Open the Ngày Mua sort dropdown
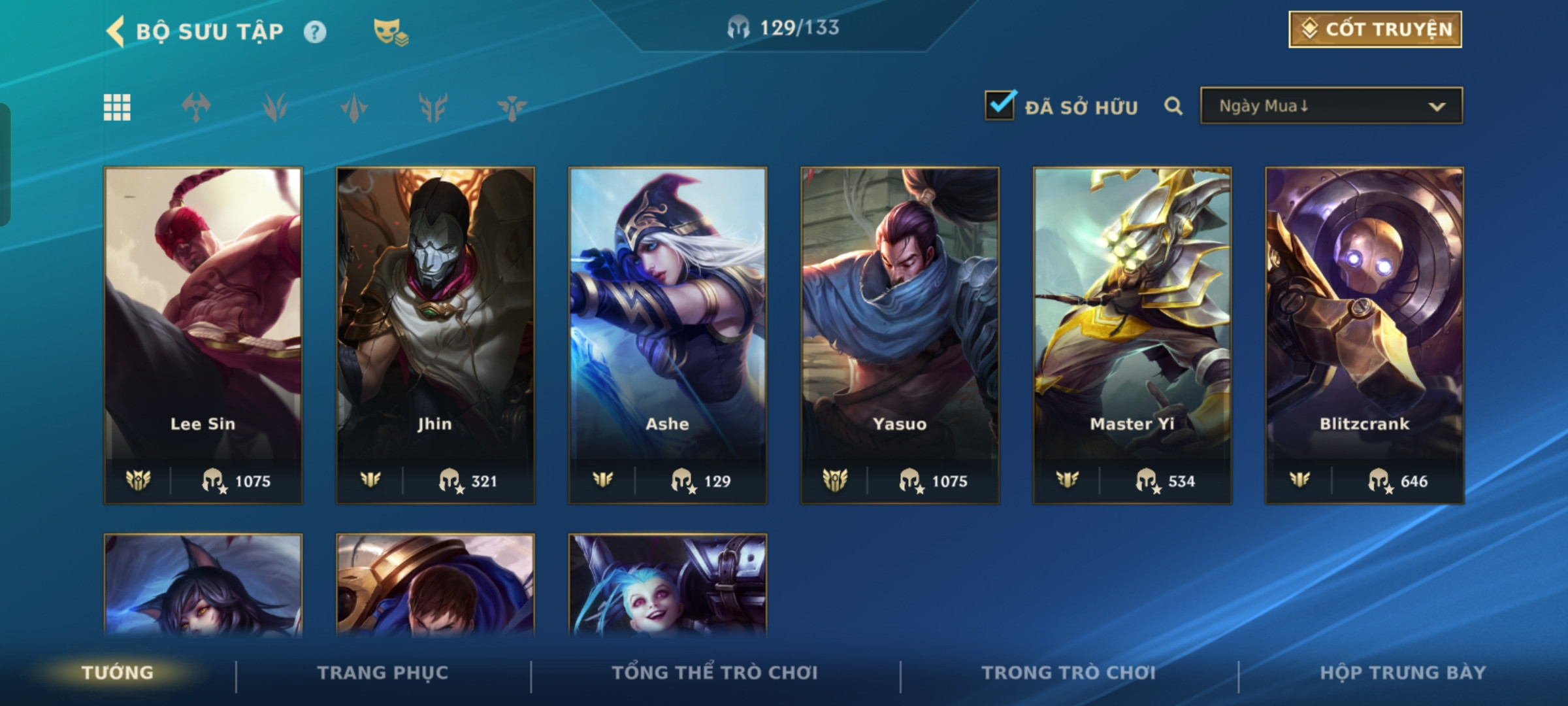 [x=1331, y=106]
